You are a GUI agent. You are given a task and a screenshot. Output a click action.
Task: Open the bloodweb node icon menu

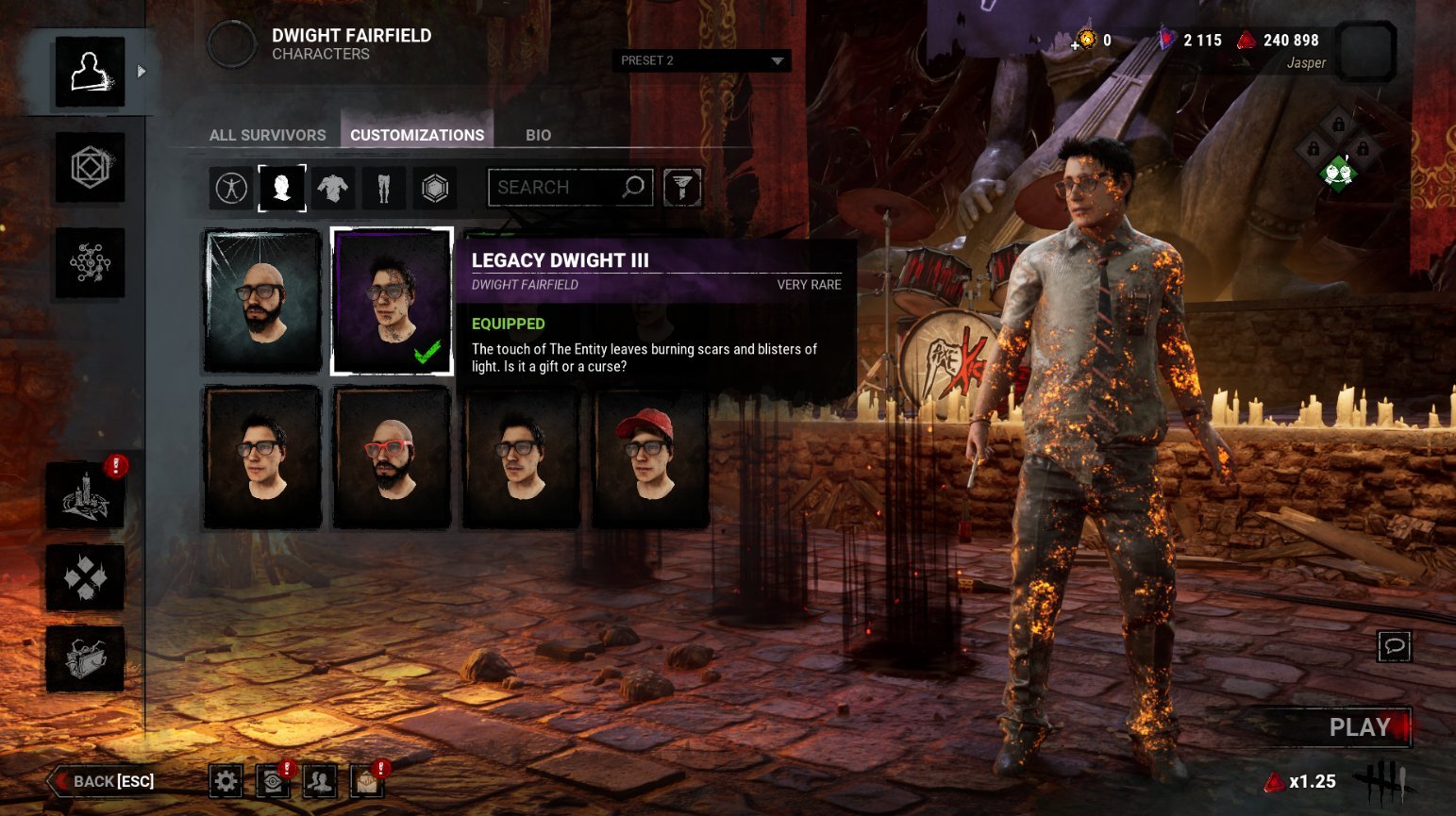point(90,263)
